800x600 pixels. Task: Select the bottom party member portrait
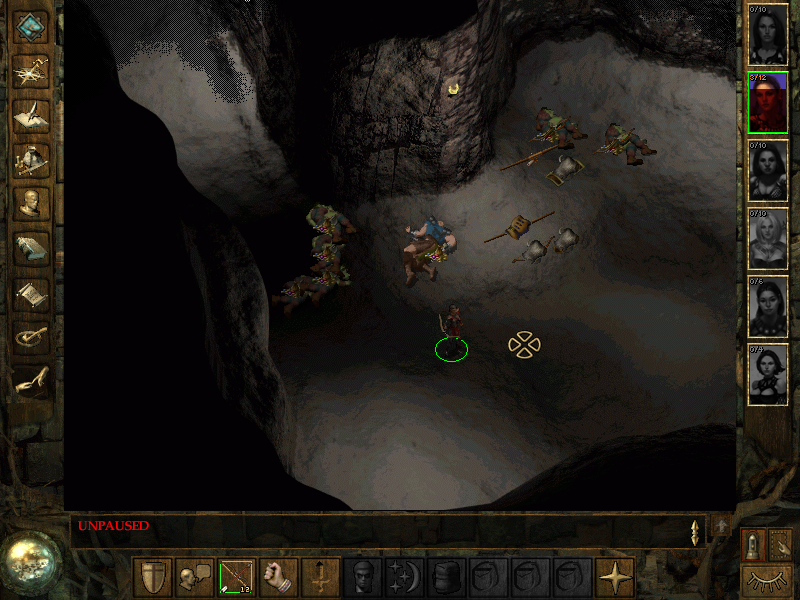(x=768, y=375)
